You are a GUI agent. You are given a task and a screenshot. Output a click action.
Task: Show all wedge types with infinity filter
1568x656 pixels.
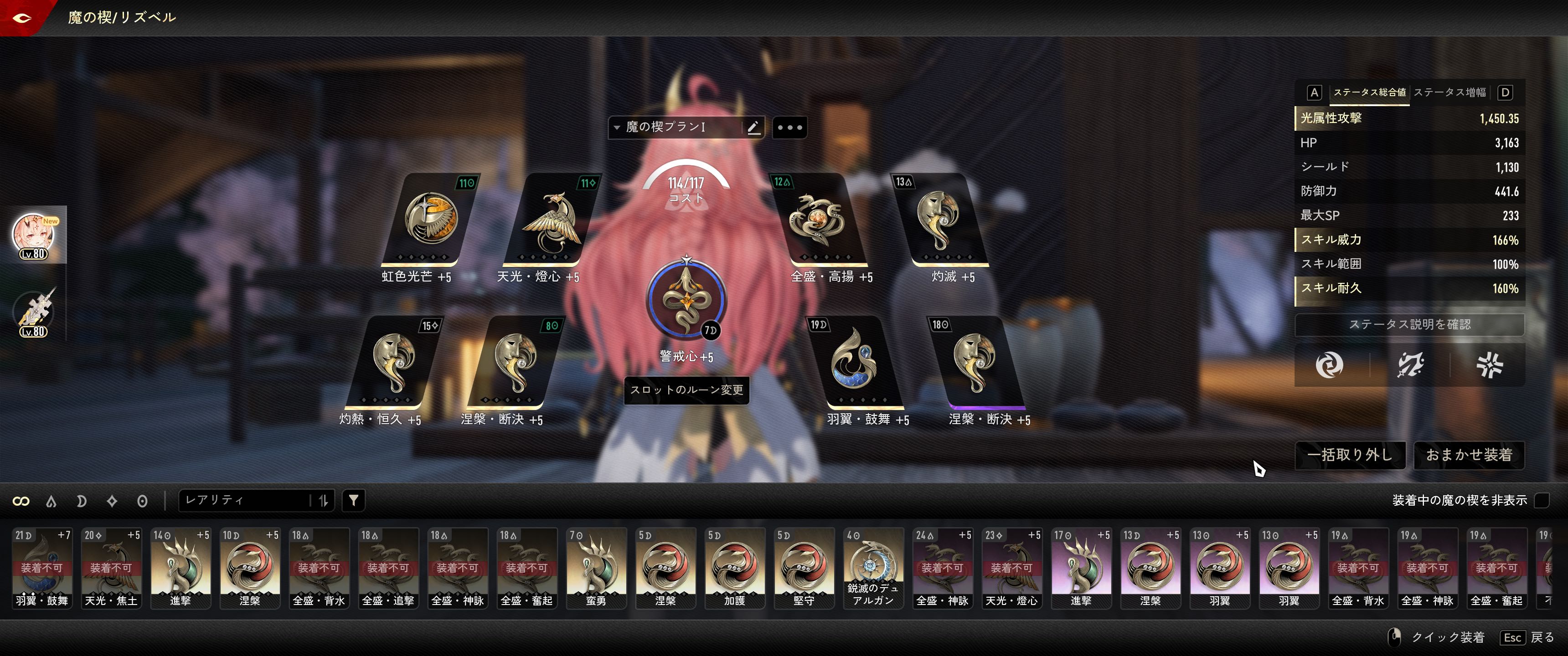[21, 501]
